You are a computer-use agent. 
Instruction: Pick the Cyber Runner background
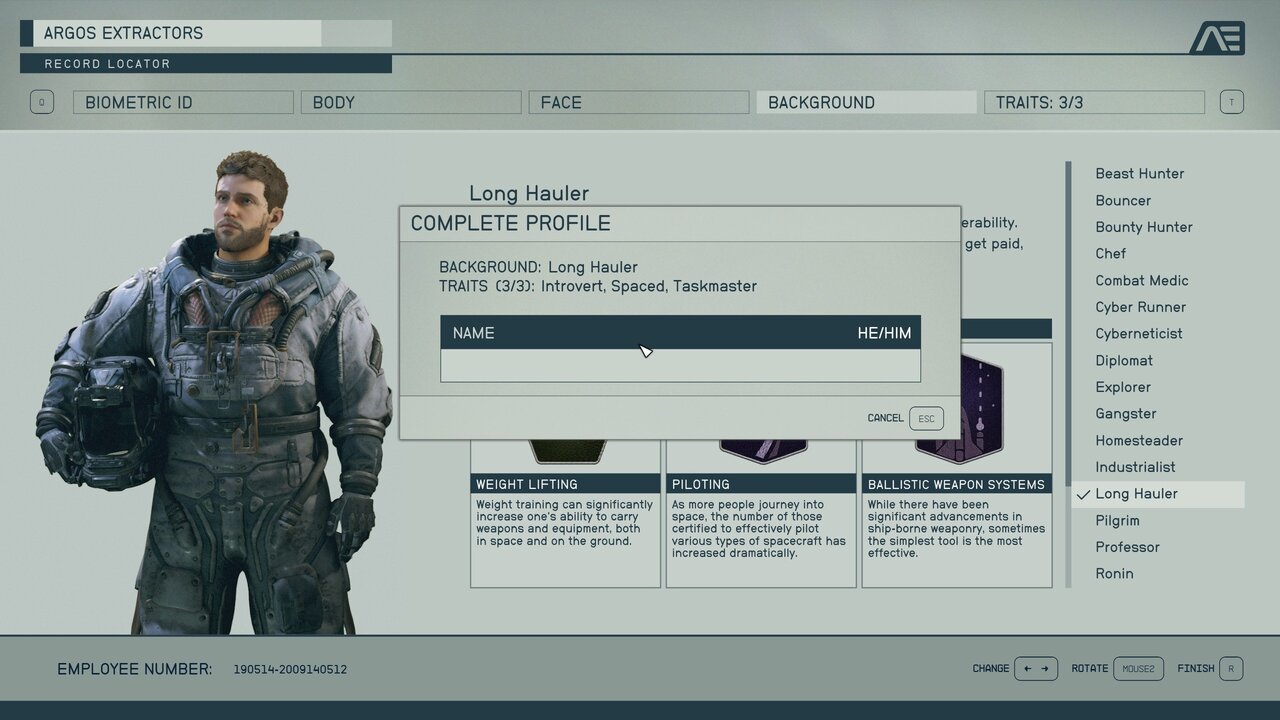(x=1140, y=307)
